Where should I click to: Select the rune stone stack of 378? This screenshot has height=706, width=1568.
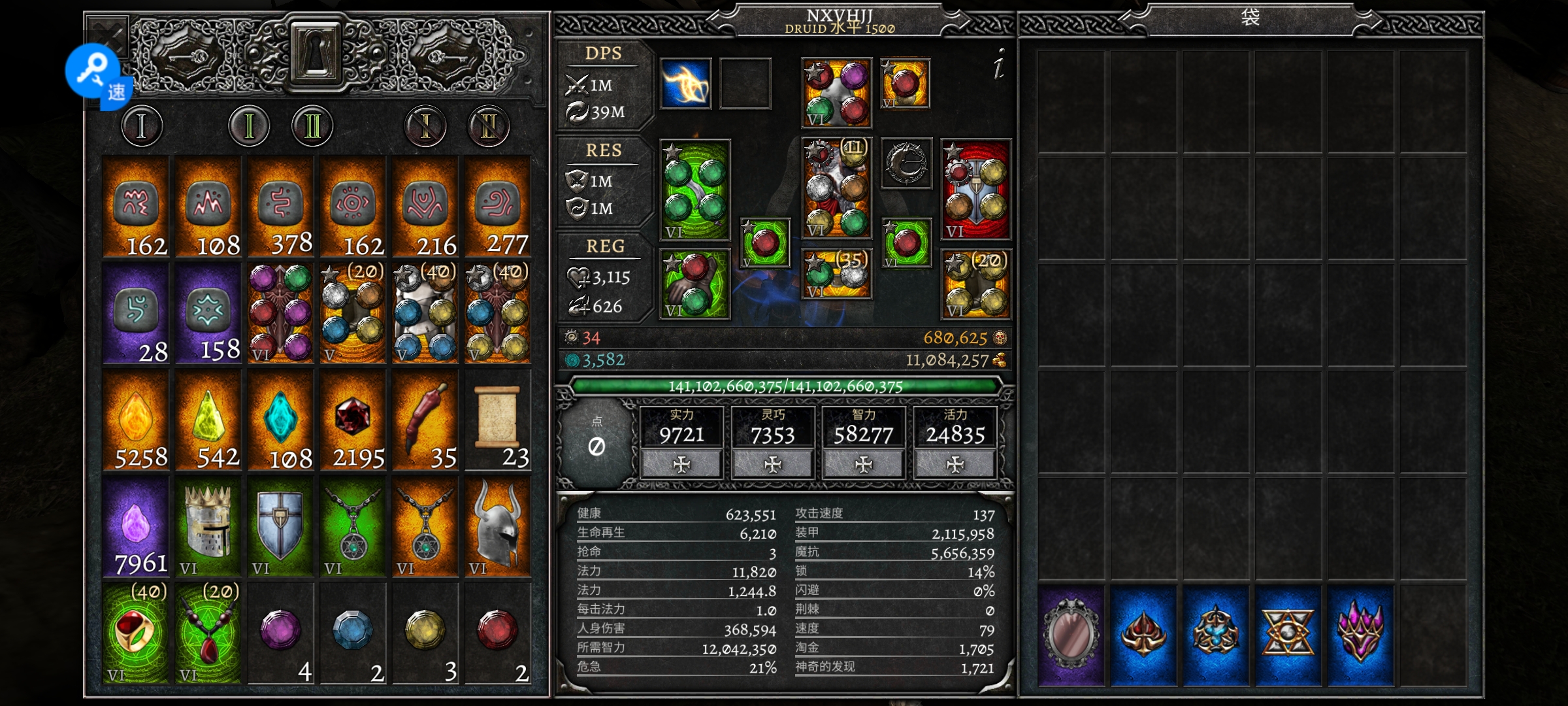280,208
